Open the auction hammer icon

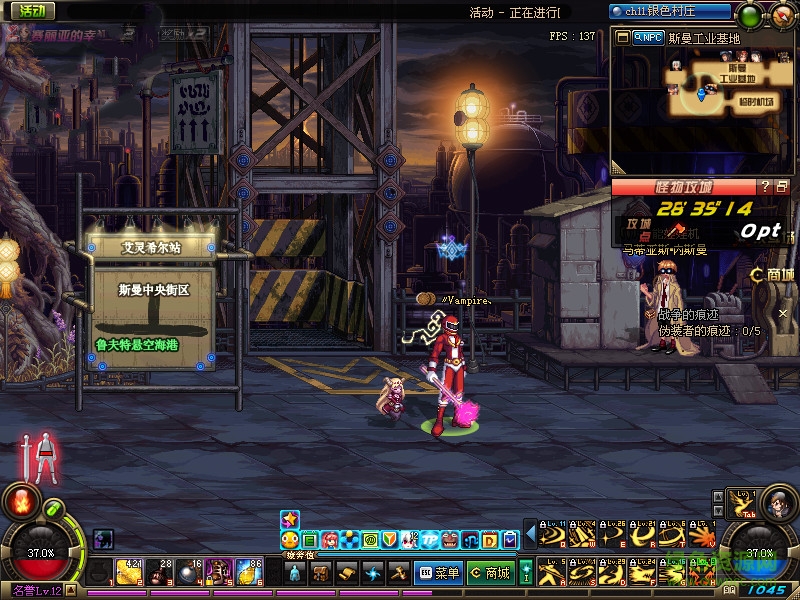pos(398,573)
